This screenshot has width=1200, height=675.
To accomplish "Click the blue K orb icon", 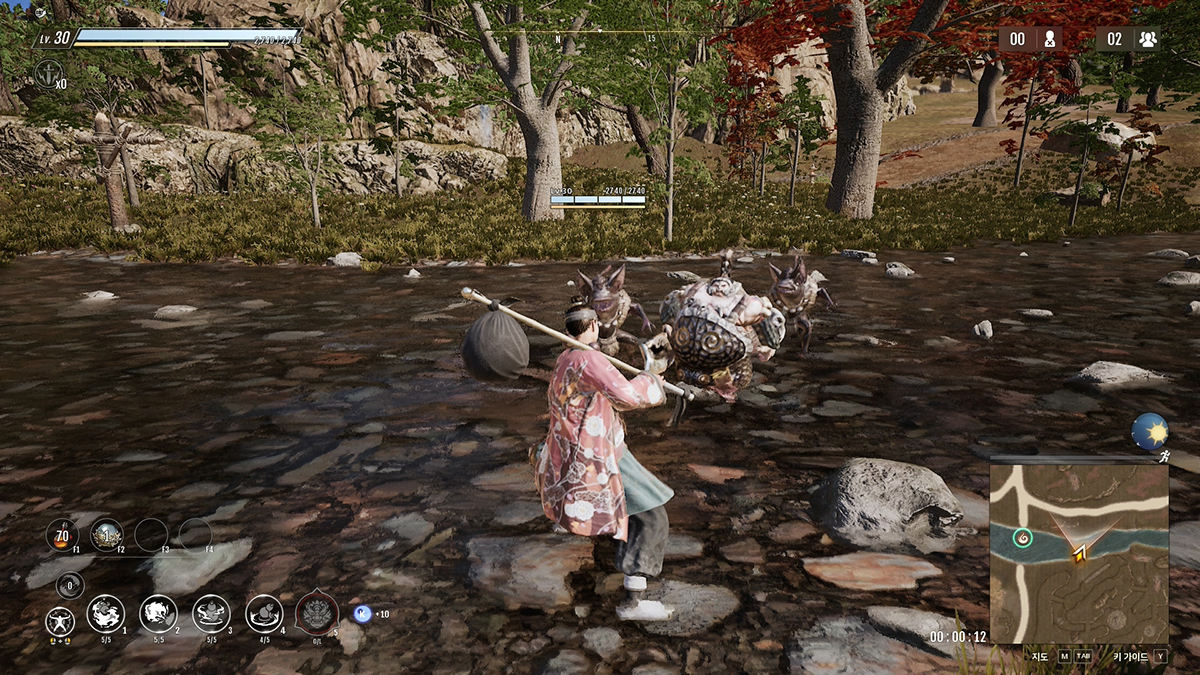I will (362, 613).
